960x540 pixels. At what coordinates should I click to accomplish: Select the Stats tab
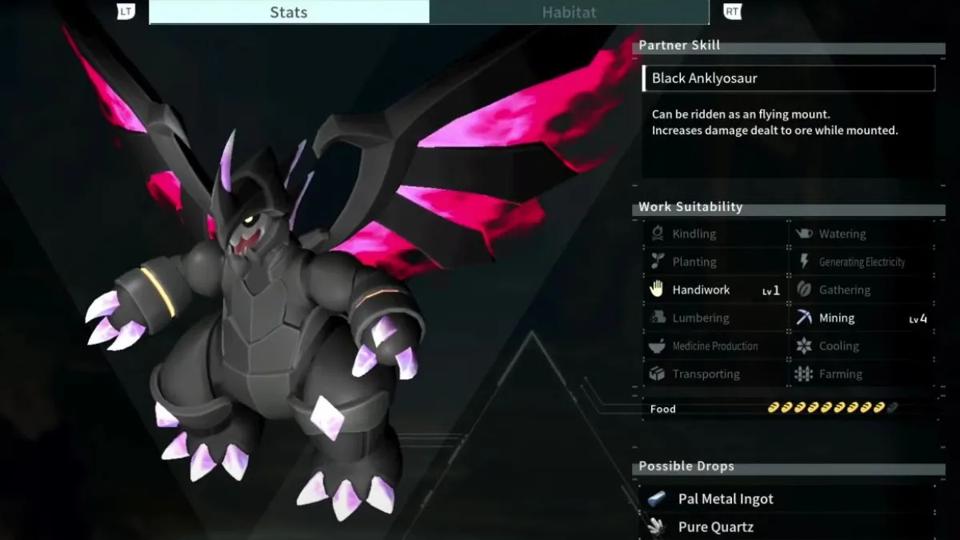[289, 12]
